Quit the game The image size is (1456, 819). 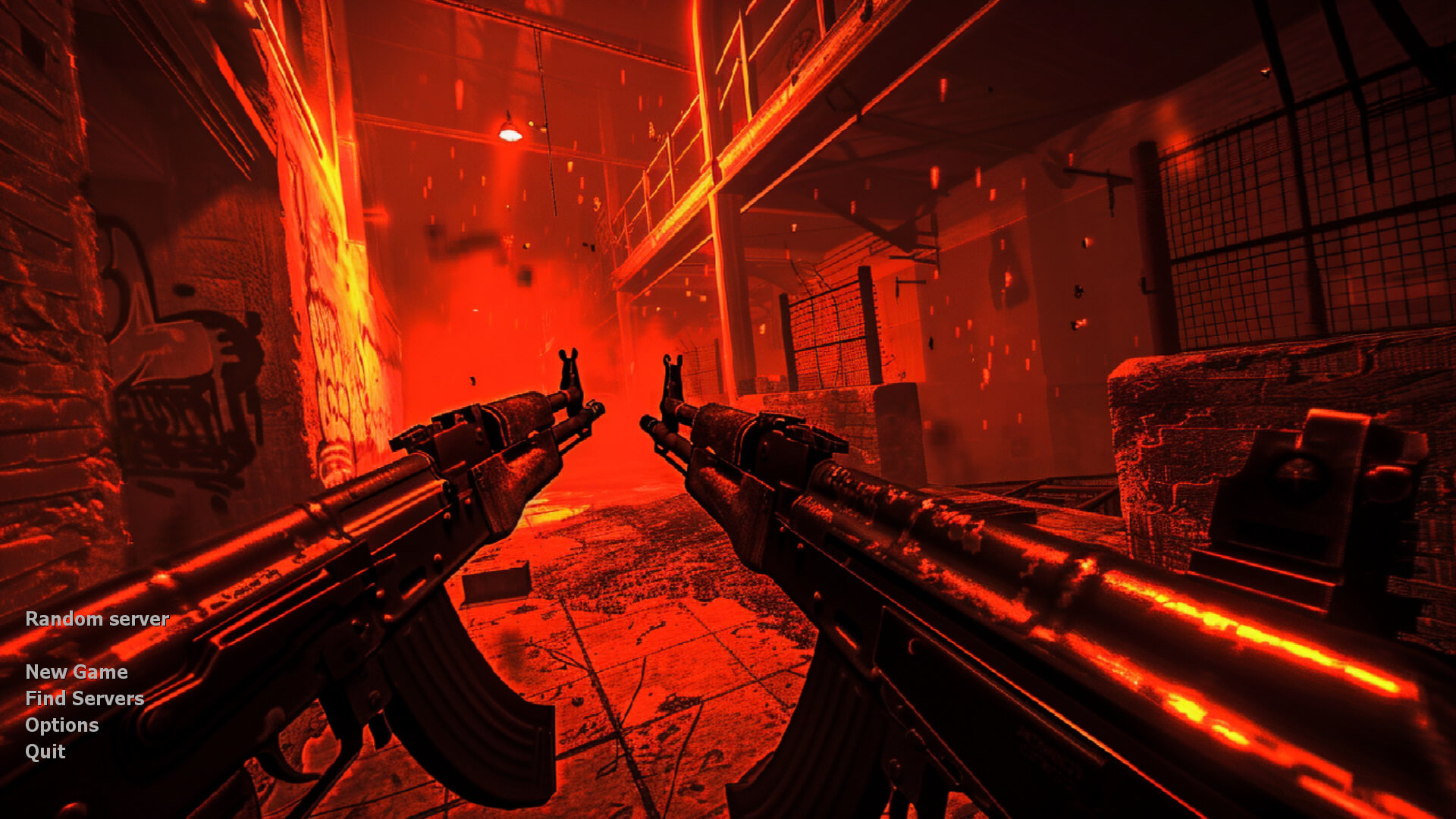coord(45,752)
